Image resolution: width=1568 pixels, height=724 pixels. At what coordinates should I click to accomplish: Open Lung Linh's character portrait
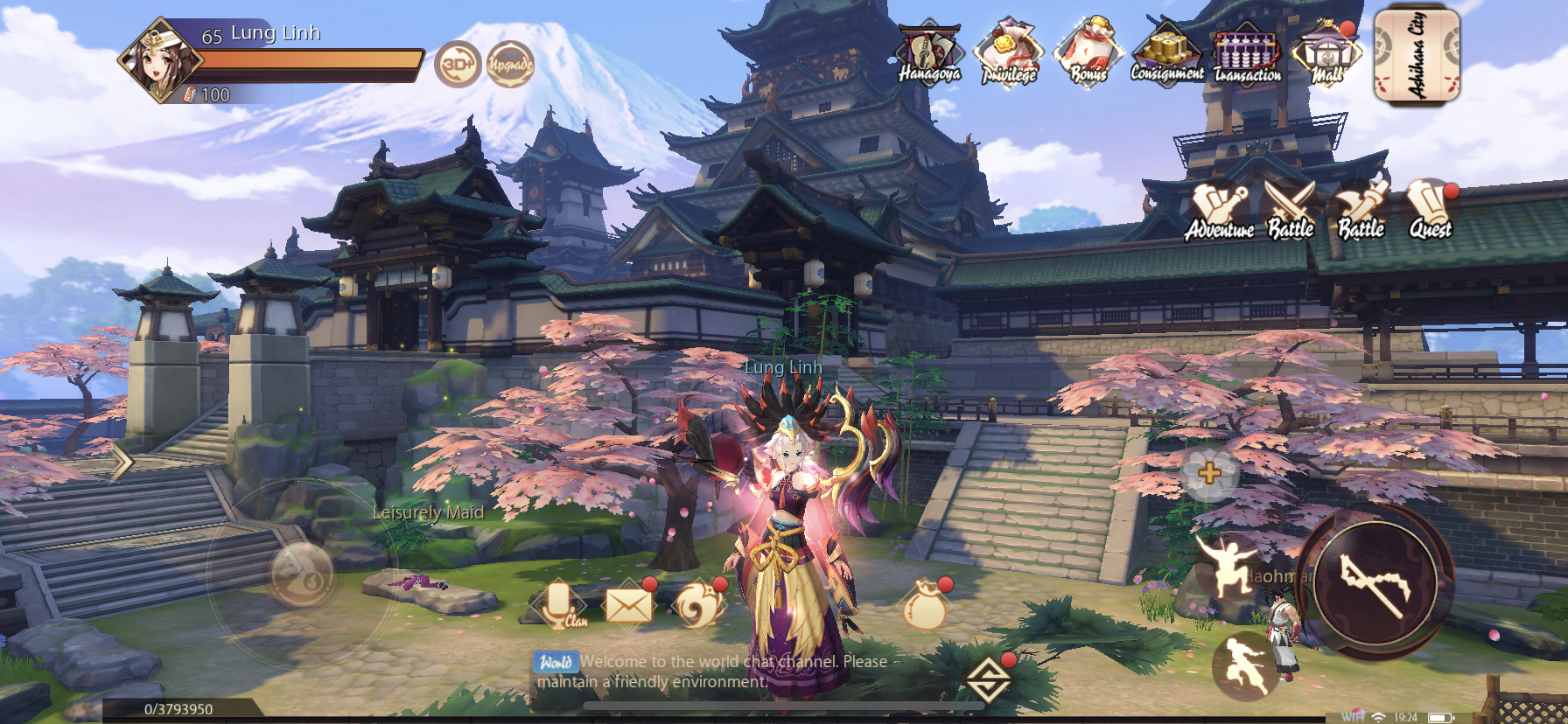coord(159,61)
